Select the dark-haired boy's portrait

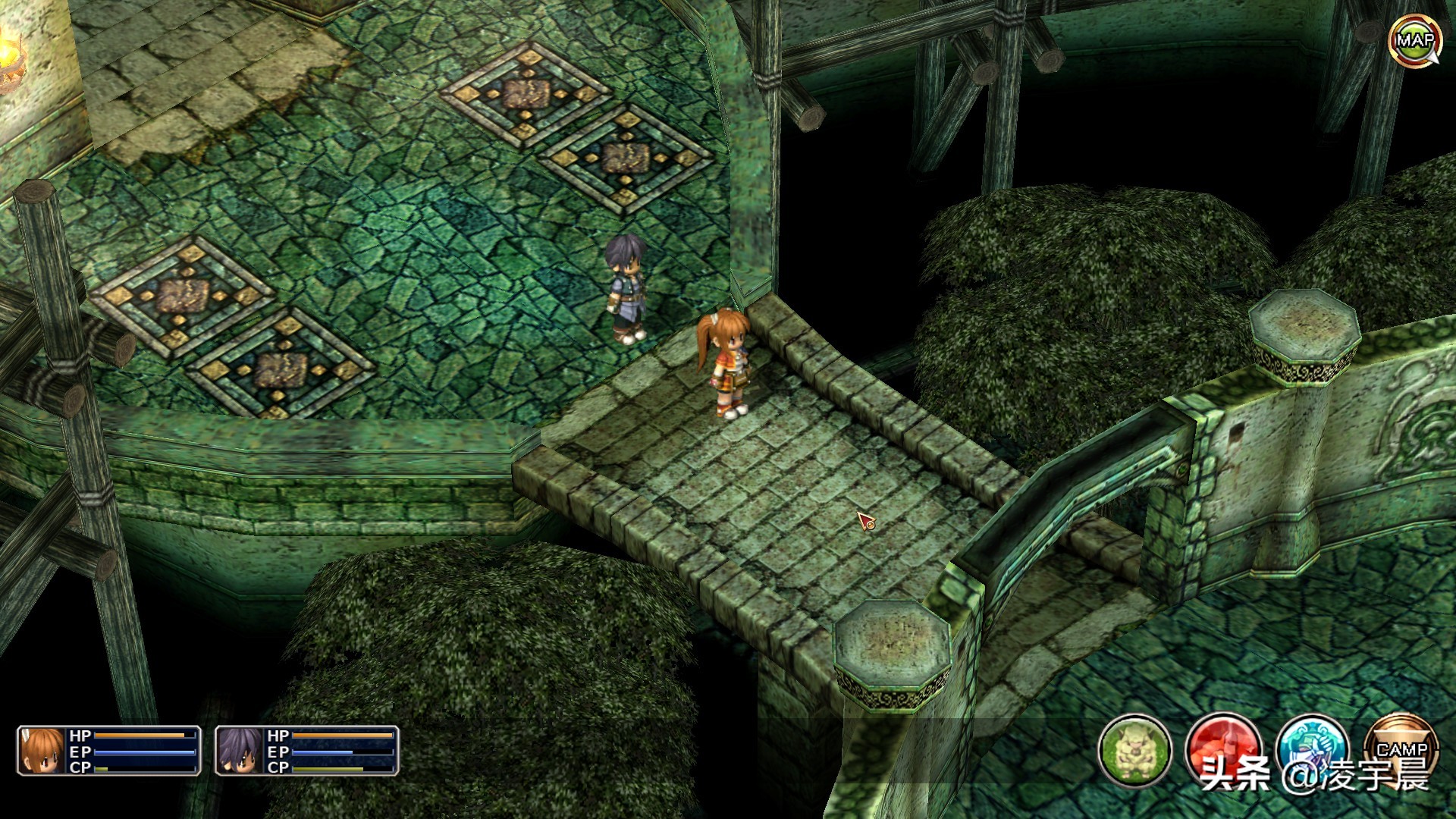[240, 751]
